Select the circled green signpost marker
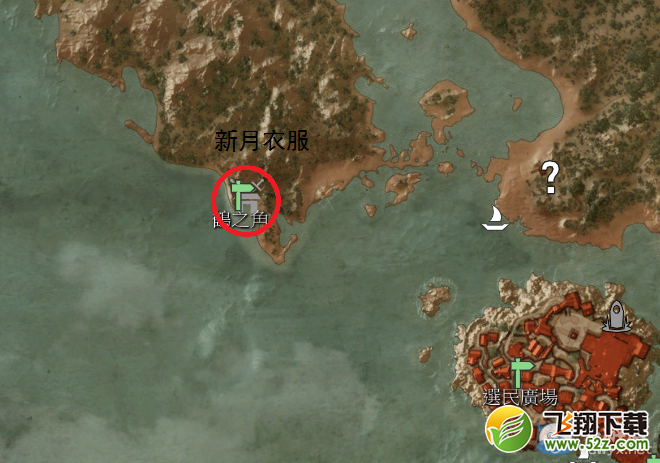Screen dimensions: 660x463 click(x=241, y=194)
